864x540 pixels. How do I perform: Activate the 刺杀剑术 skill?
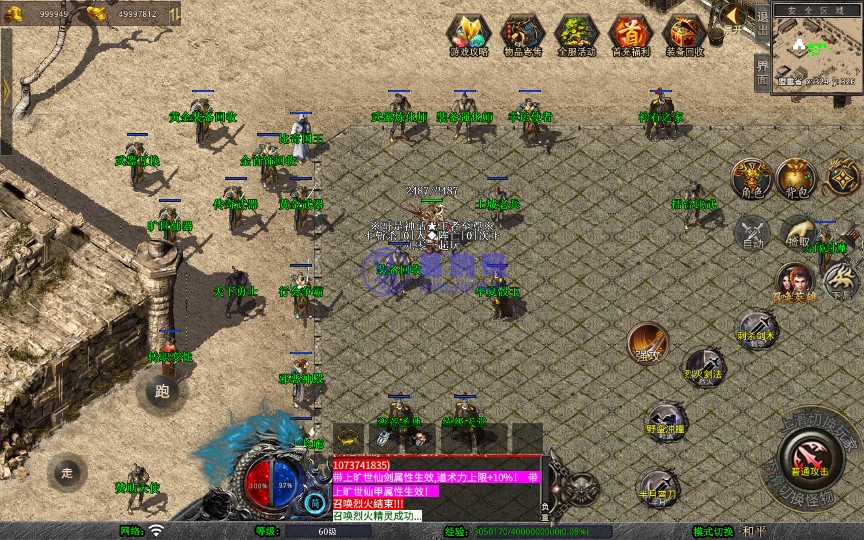click(x=756, y=328)
